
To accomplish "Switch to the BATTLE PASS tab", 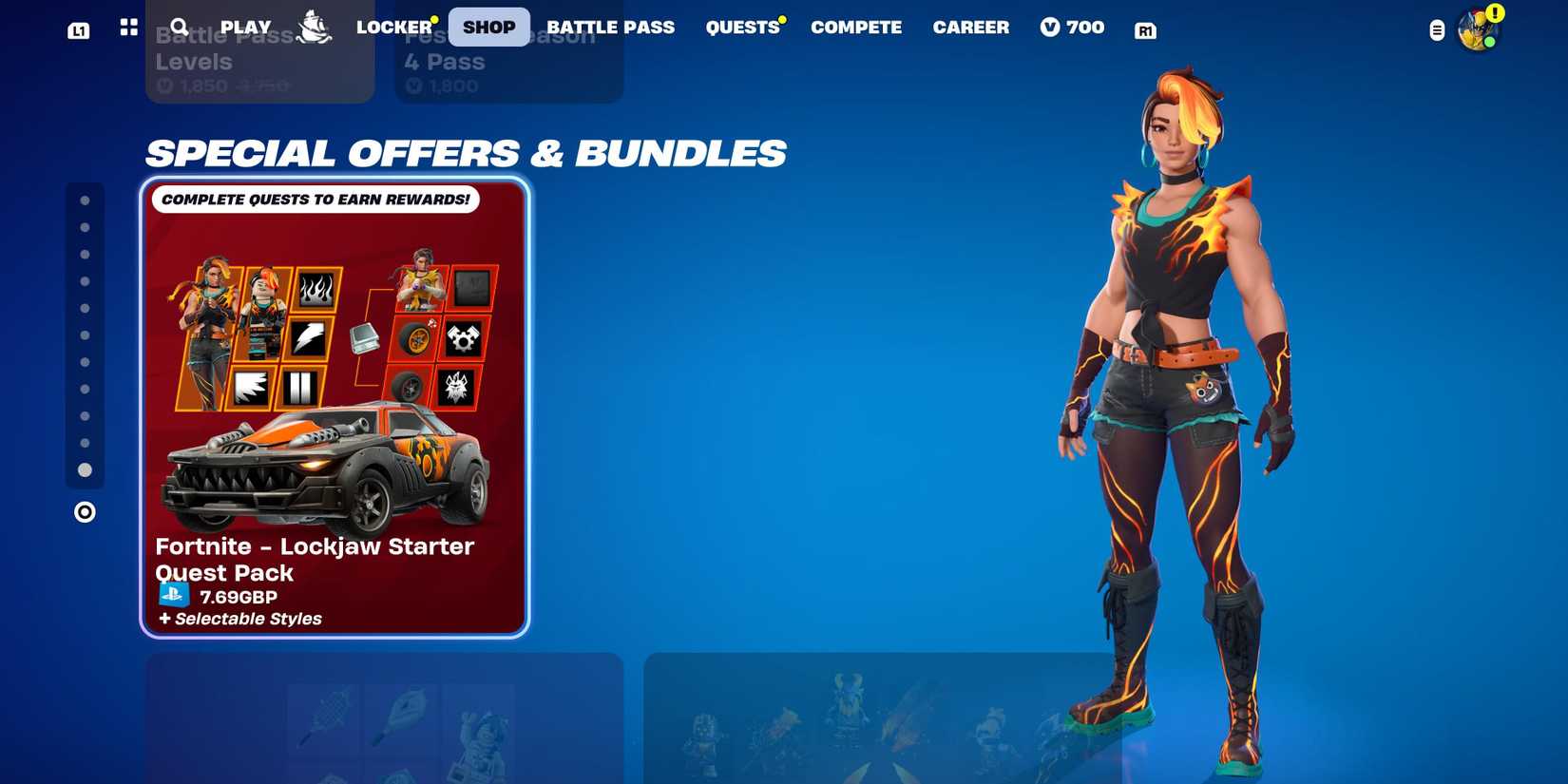I will coord(611,27).
